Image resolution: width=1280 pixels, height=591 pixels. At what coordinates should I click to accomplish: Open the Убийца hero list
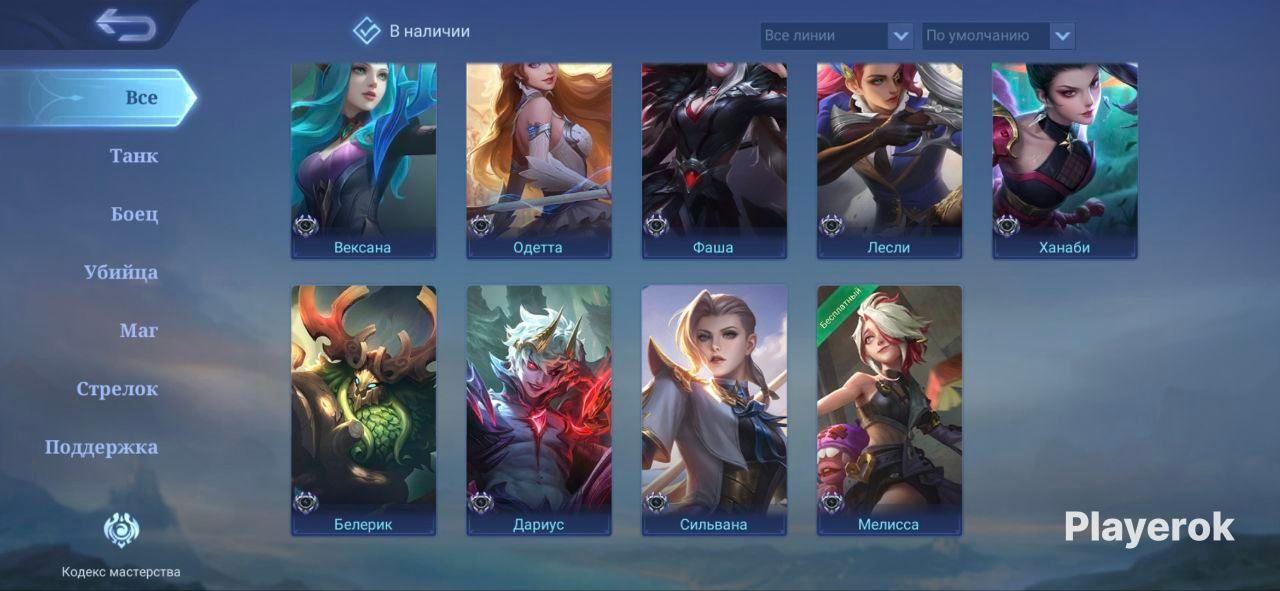pos(121,272)
